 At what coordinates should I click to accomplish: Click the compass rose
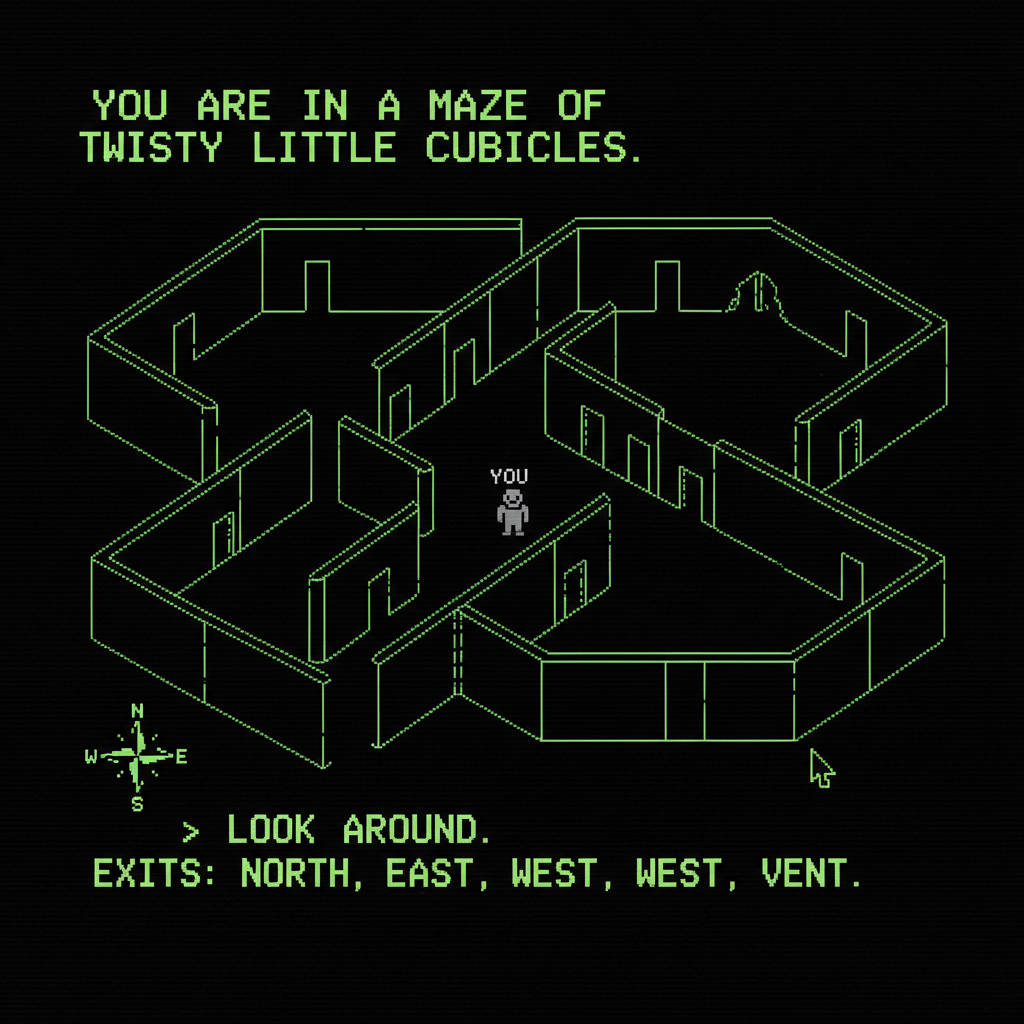(x=137, y=757)
